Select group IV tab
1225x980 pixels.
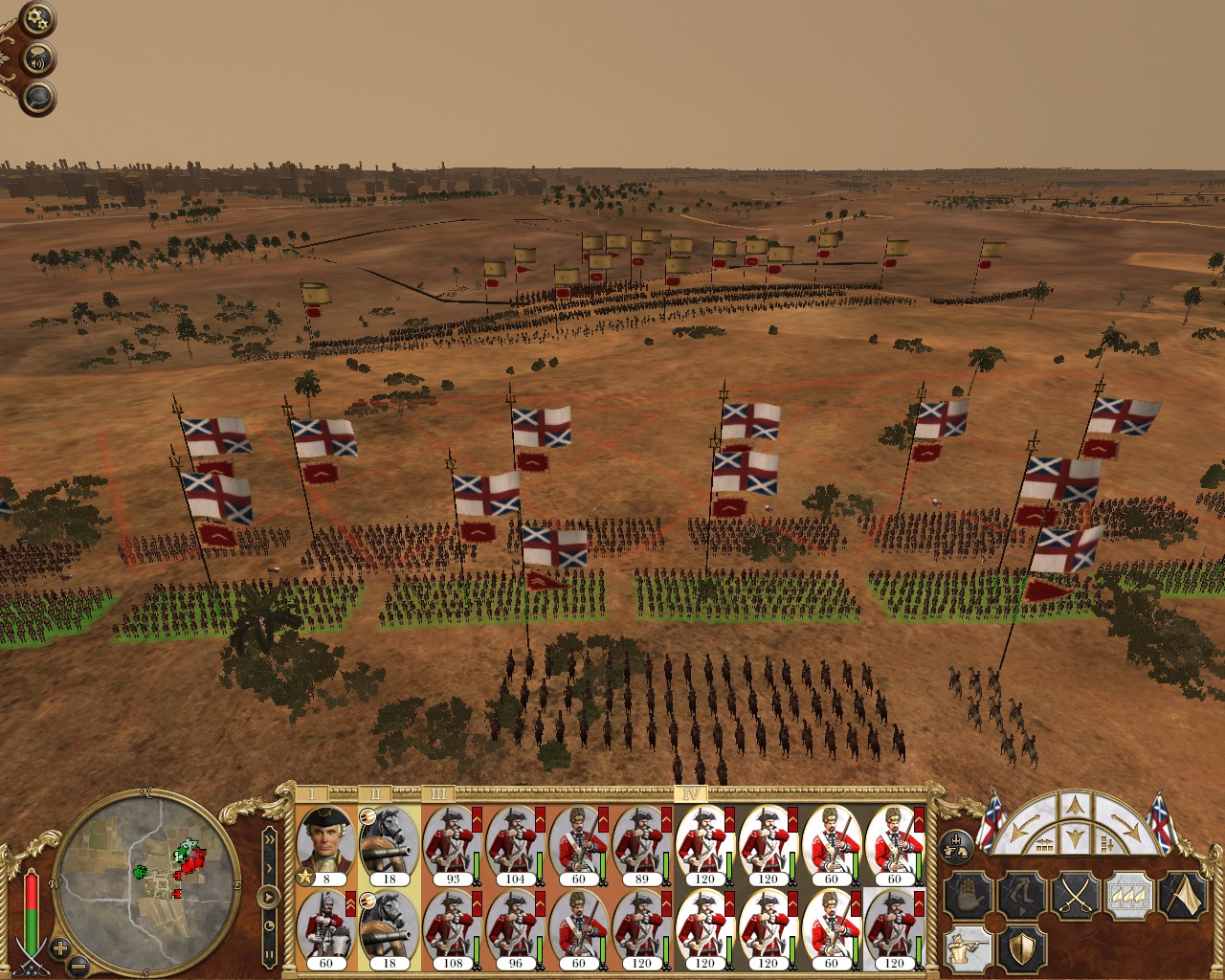click(x=691, y=793)
